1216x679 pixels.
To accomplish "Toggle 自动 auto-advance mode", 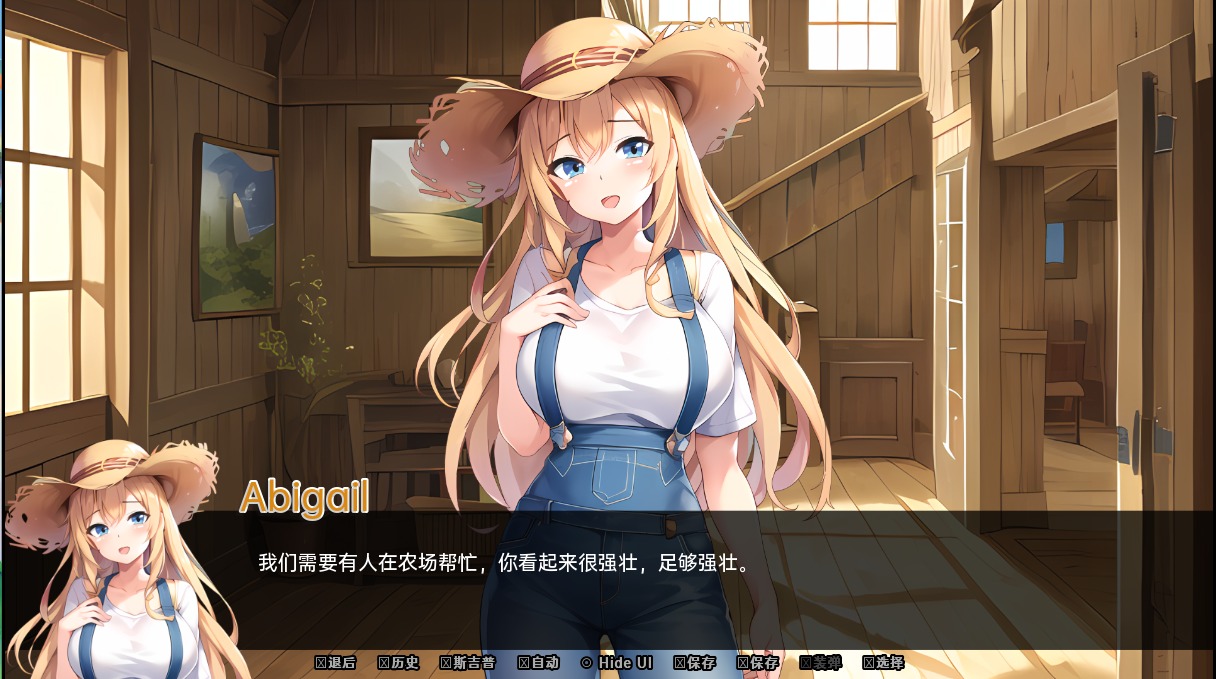I will (x=539, y=663).
